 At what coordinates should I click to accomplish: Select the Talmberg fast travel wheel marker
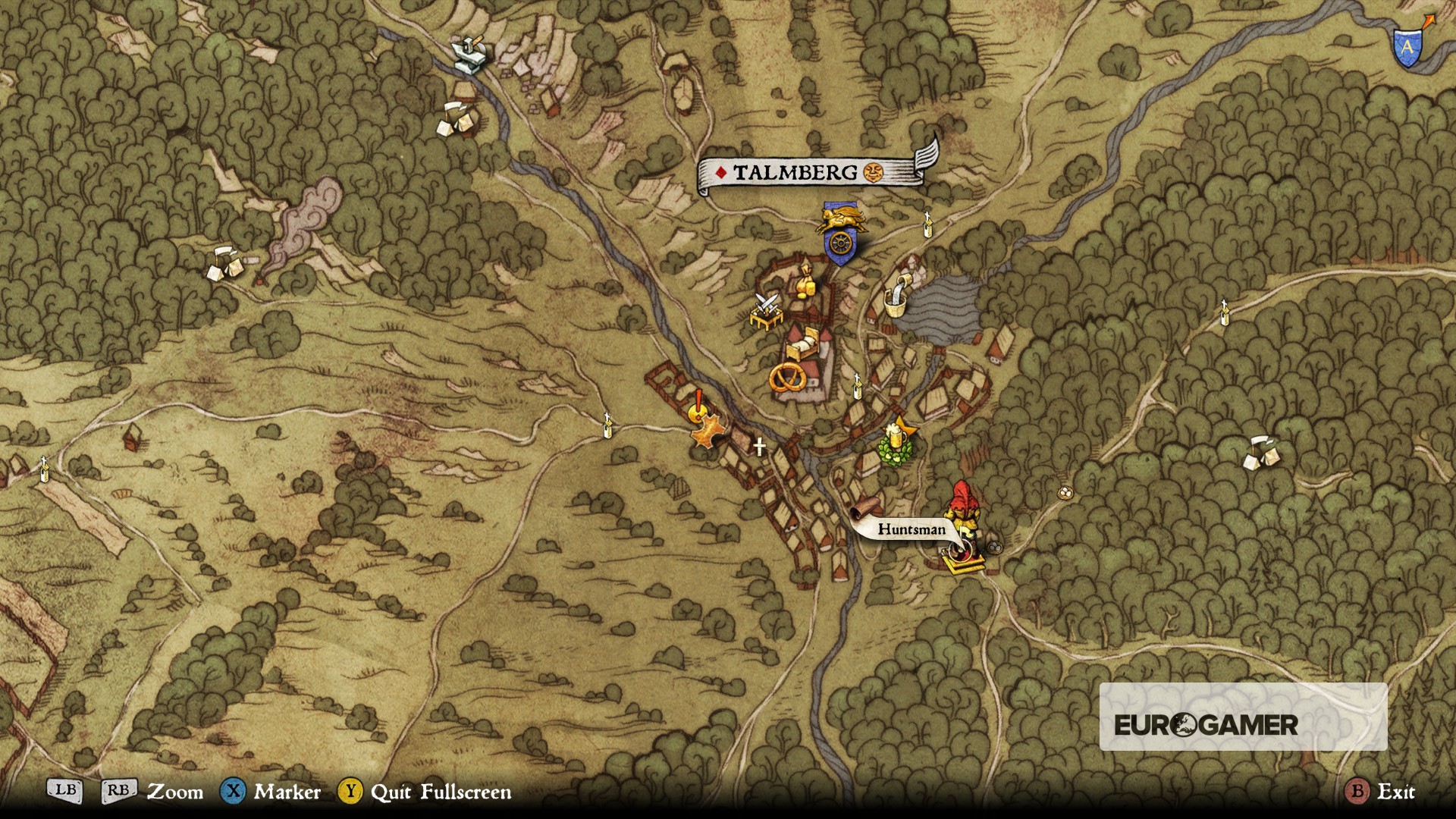tap(839, 244)
